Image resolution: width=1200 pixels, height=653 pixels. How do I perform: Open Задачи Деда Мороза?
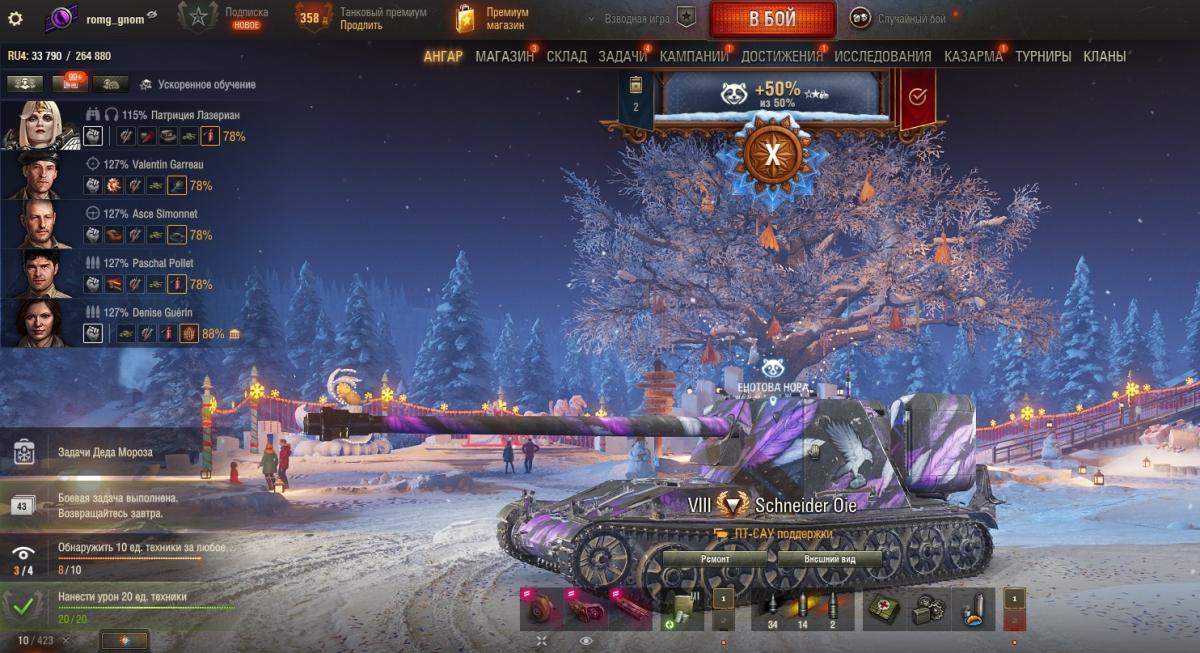(x=105, y=452)
